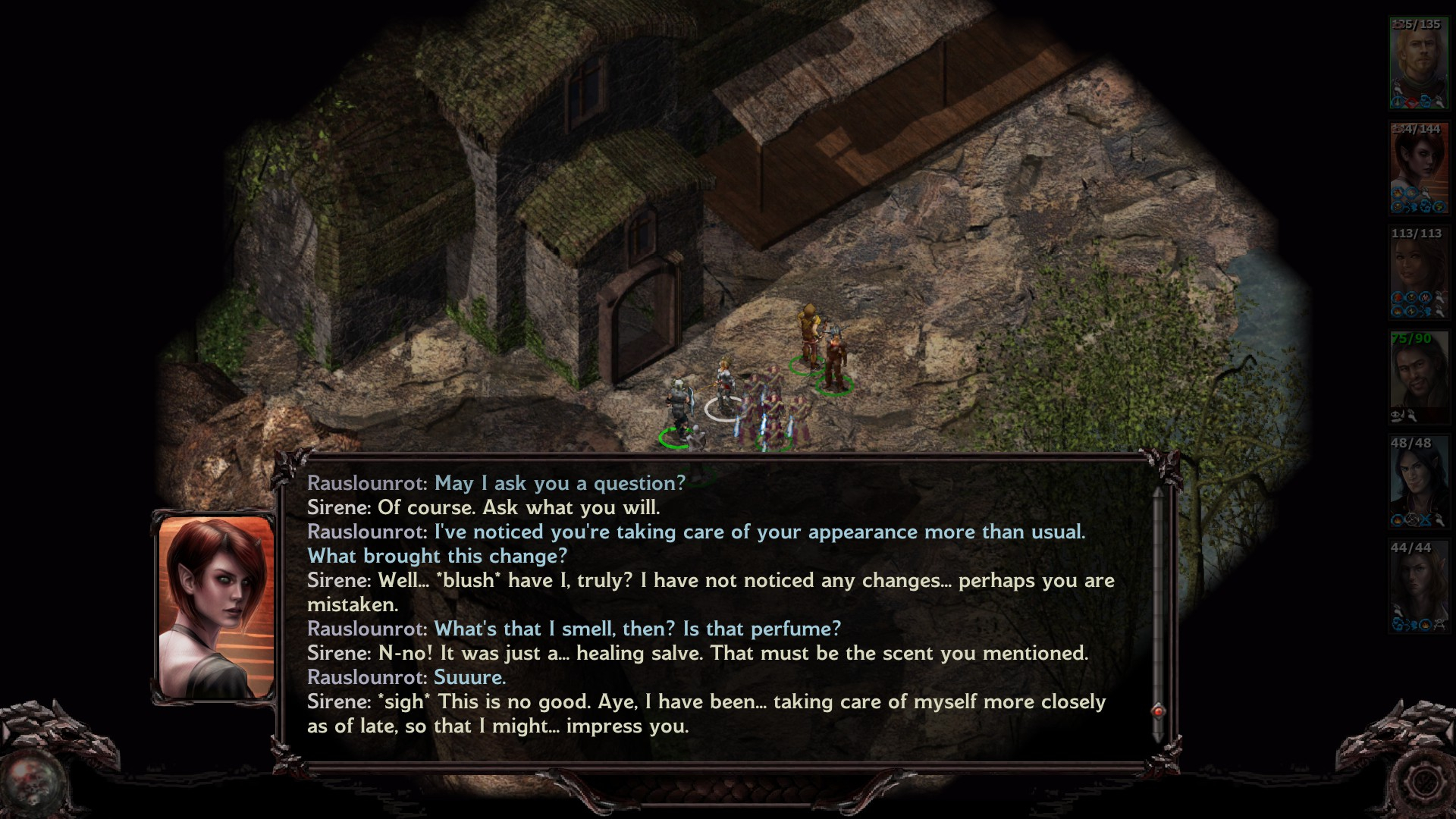Pick the dark-haired elf portrait with 48/48
Screen dimensions: 1456x819
click(x=1418, y=482)
